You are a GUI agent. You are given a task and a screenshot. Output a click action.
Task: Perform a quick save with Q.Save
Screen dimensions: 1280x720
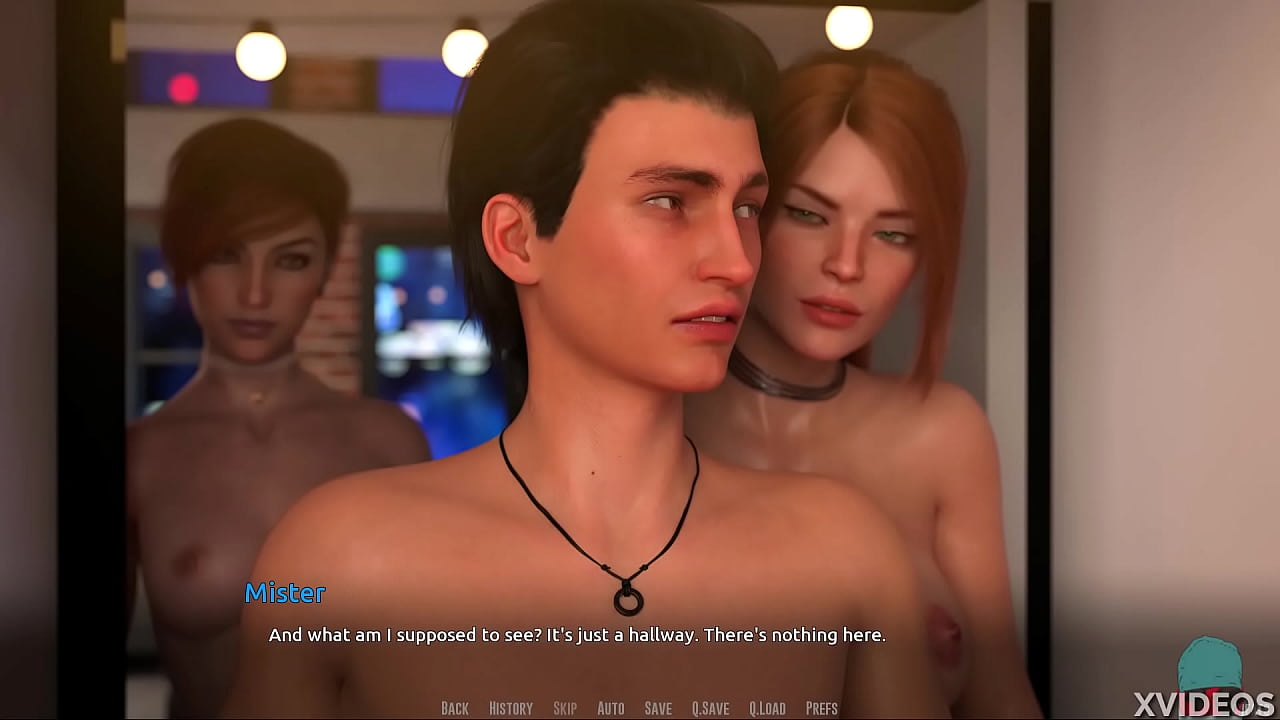710,708
